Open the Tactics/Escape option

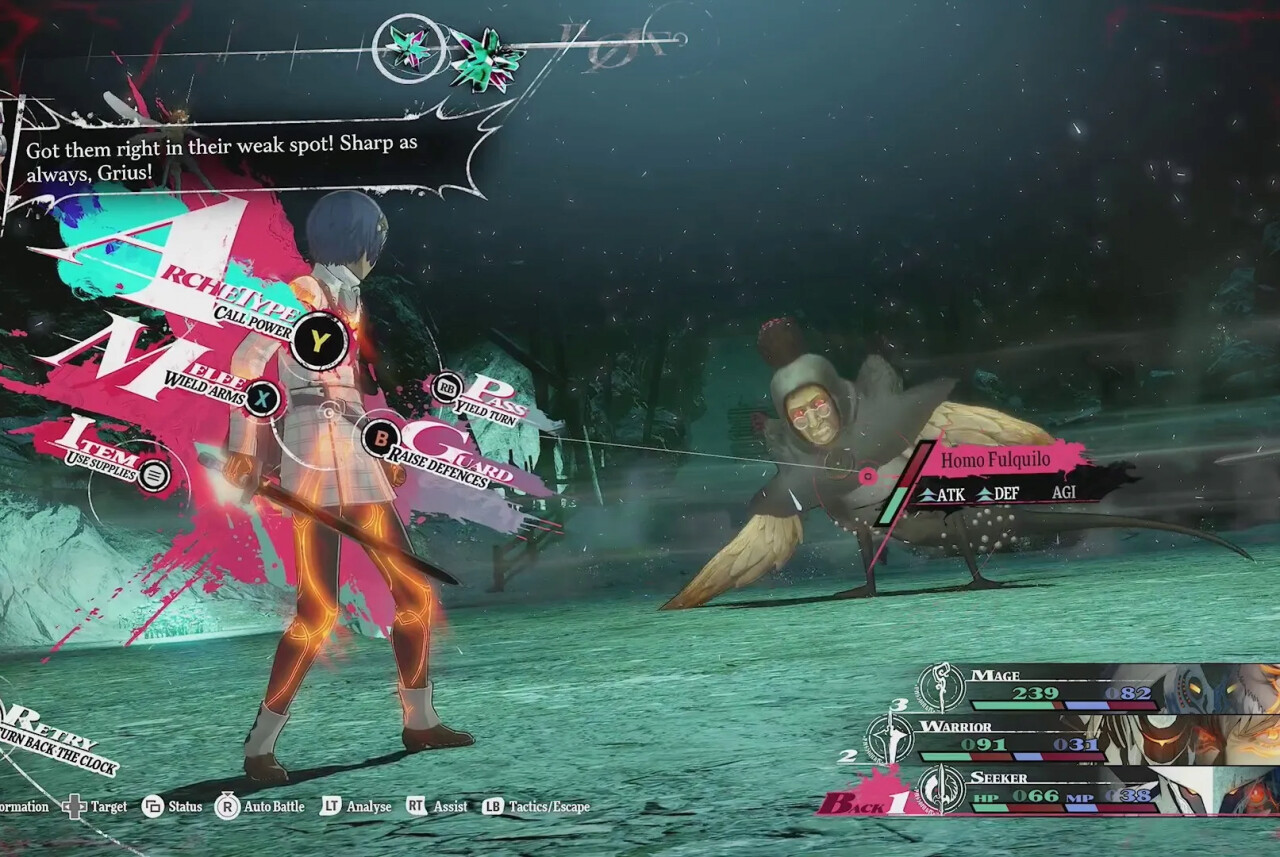pyautogui.click(x=536, y=806)
